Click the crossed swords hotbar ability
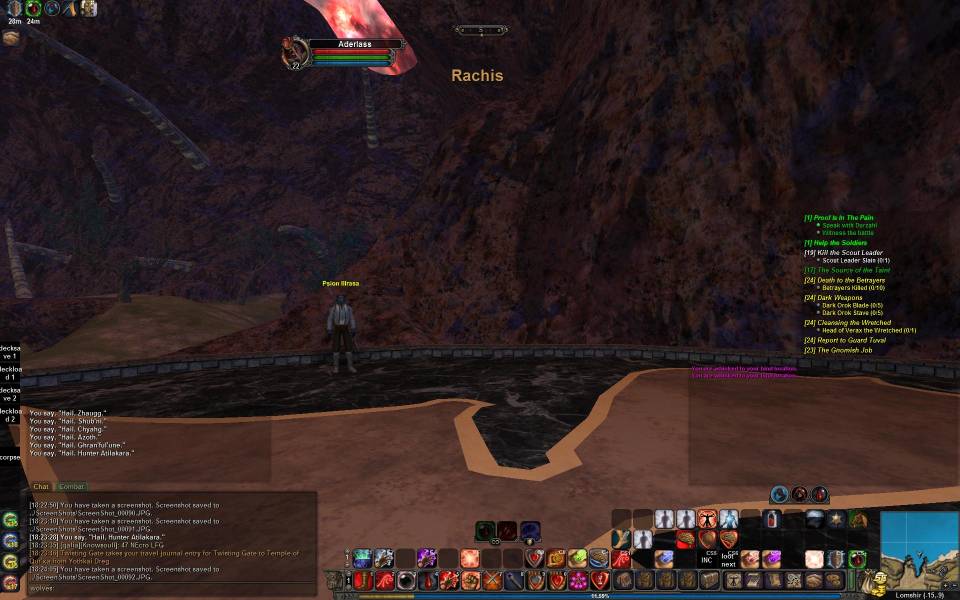 [x=491, y=580]
